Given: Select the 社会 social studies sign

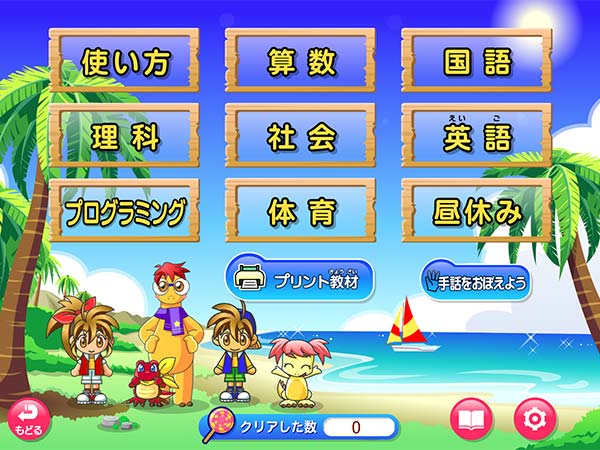Looking at the screenshot, I should [300, 137].
